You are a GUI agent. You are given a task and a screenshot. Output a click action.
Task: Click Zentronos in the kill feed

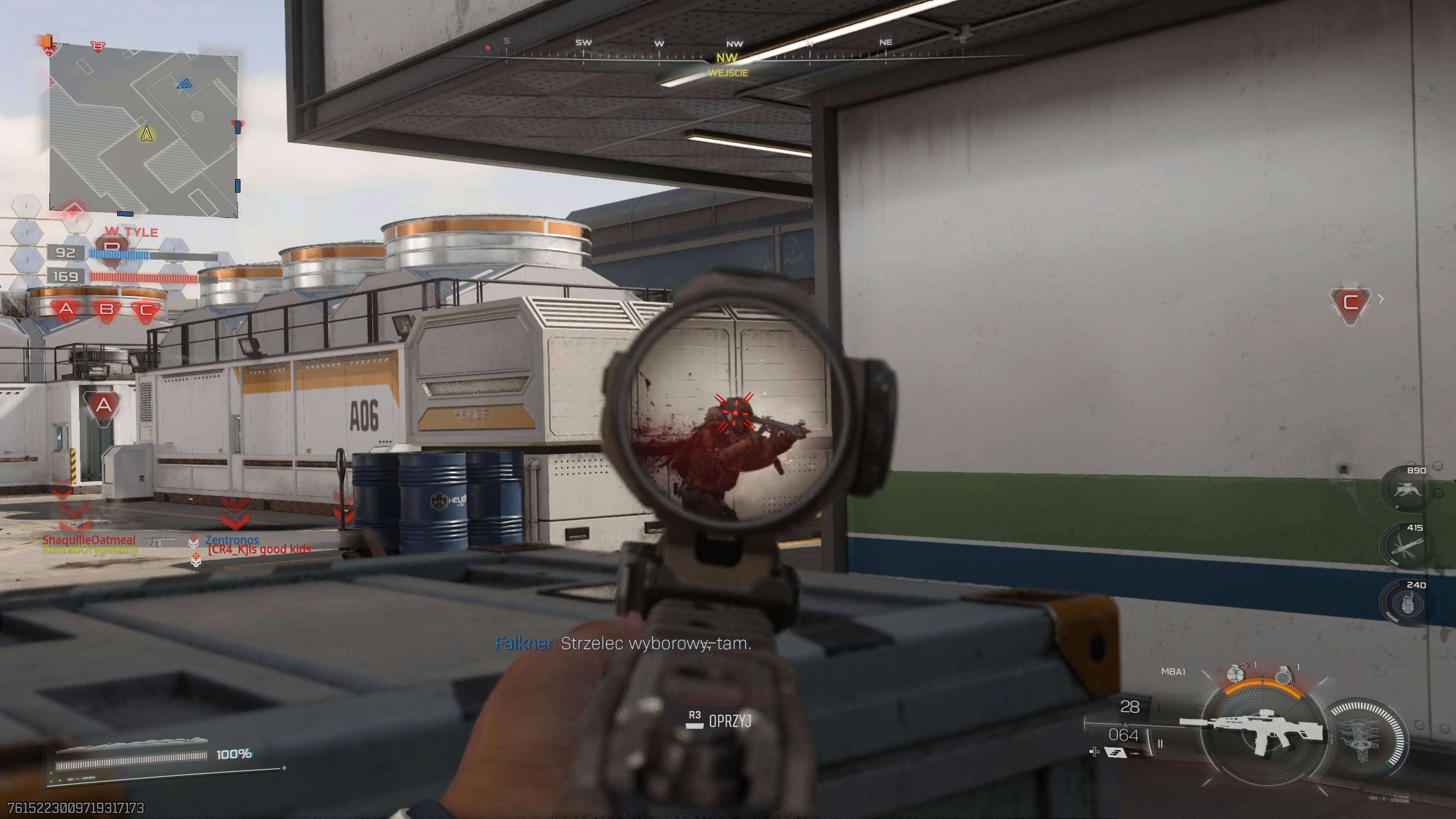[232, 540]
